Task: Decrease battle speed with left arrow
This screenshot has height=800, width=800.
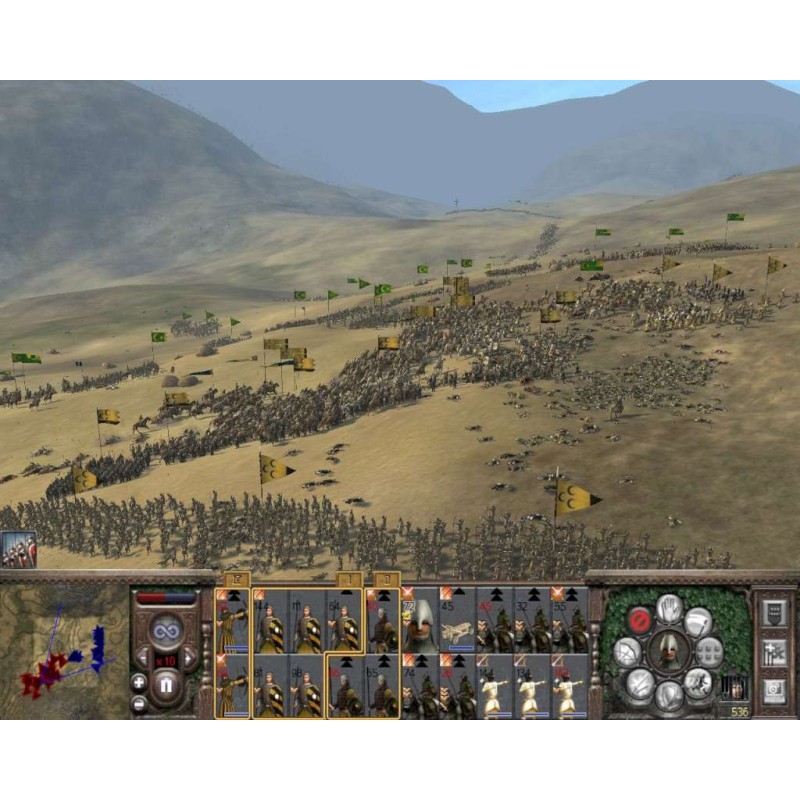Action: click(x=143, y=658)
